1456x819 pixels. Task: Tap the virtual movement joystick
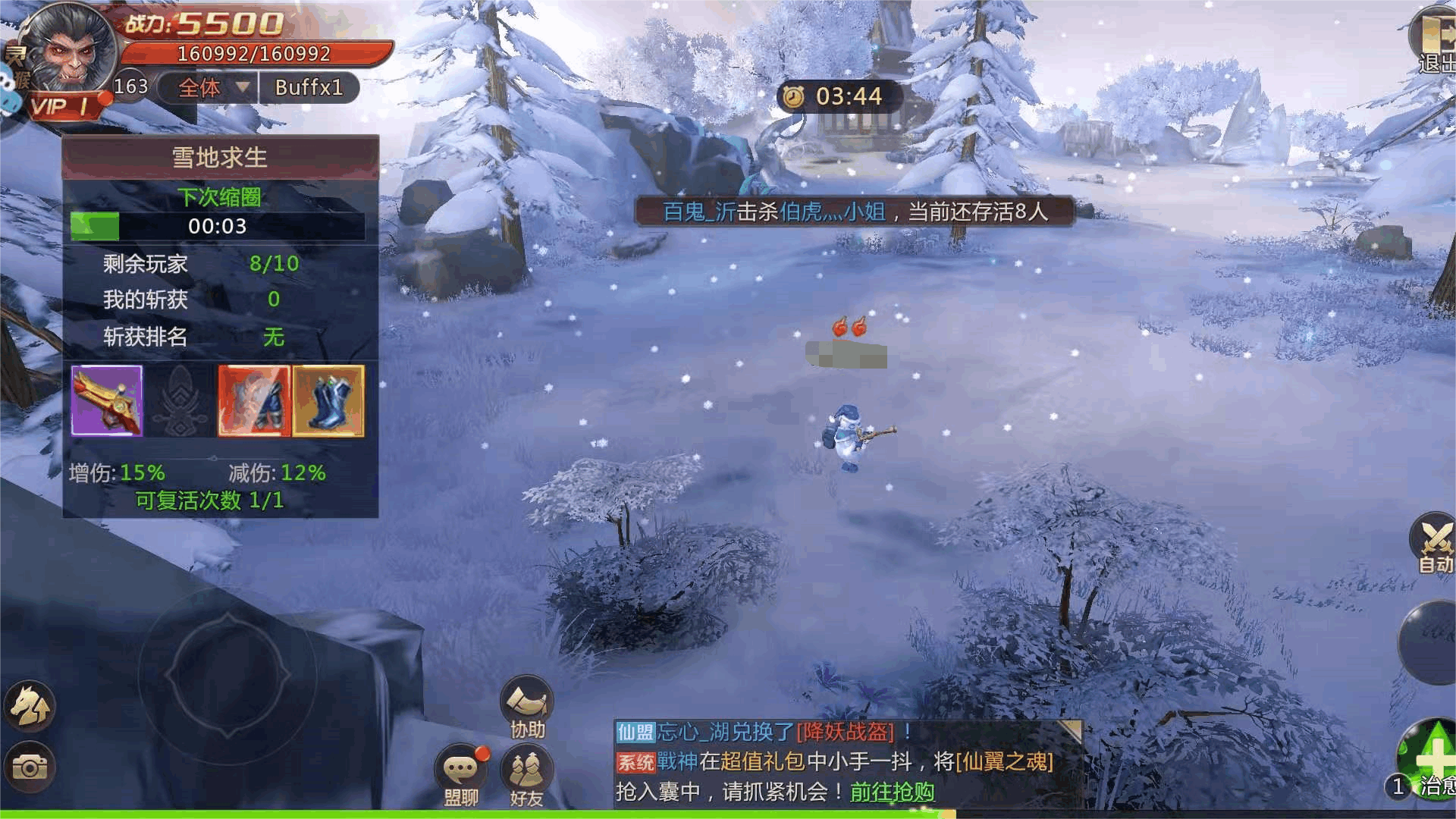click(227, 673)
